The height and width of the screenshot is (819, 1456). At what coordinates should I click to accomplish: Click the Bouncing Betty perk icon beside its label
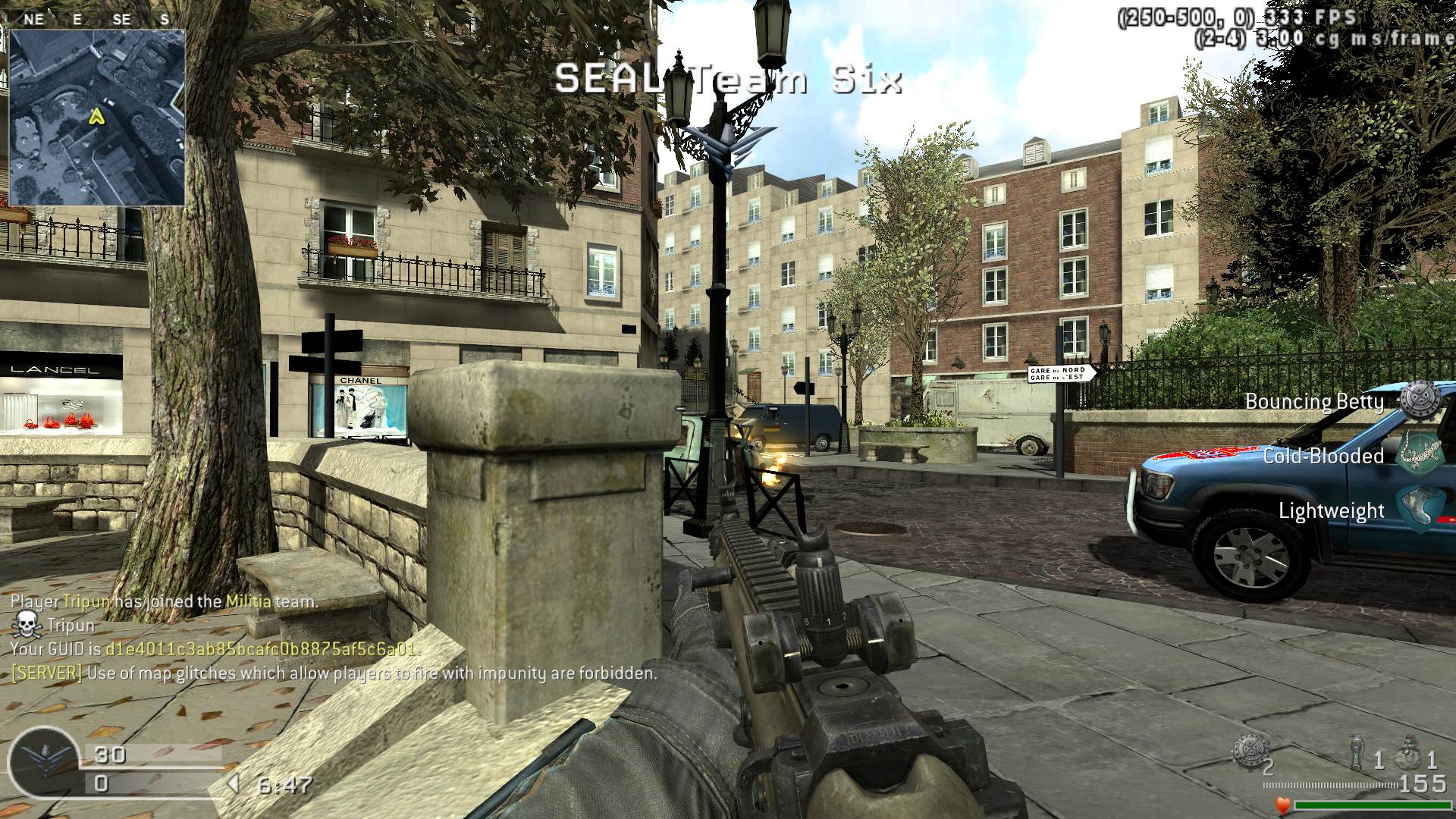point(1418,400)
